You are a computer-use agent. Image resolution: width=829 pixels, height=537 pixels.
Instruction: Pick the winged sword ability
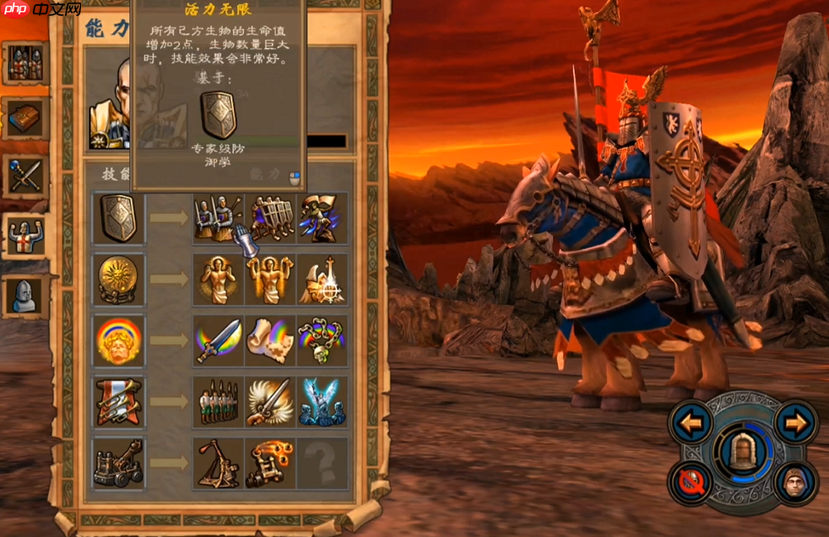click(270, 402)
